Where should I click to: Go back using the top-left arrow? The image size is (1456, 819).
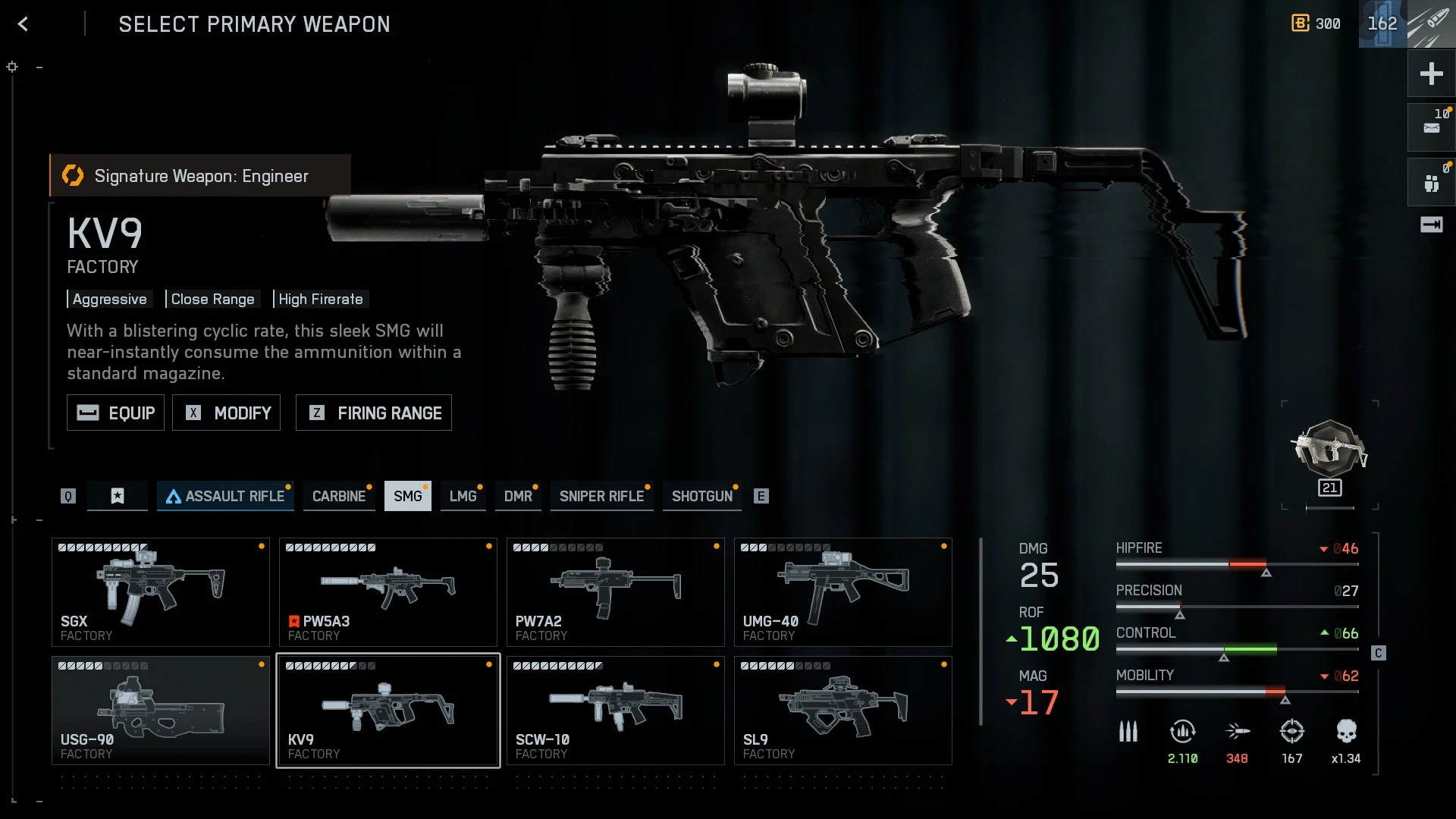(x=24, y=24)
